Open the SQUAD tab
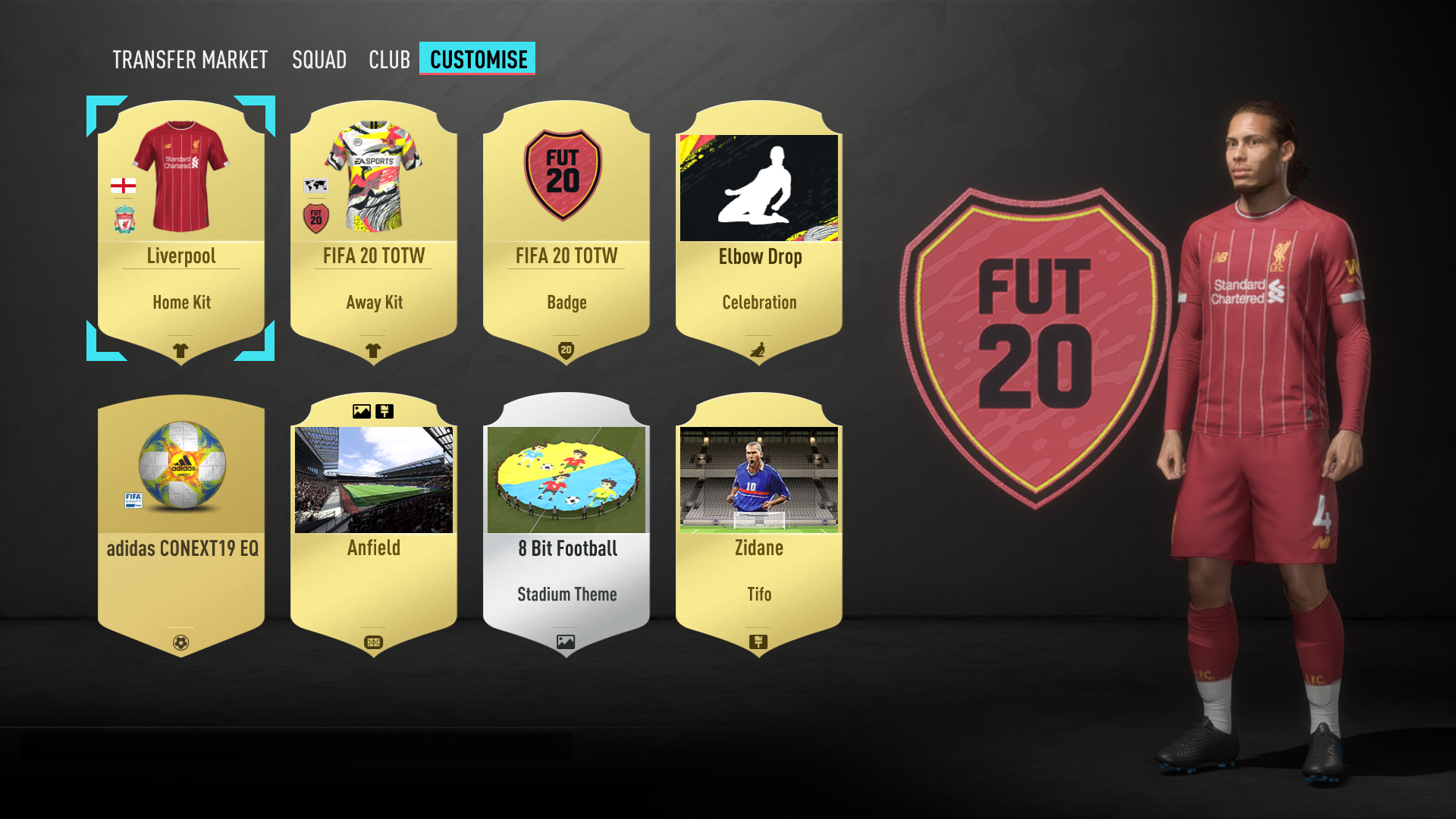 coord(319,59)
